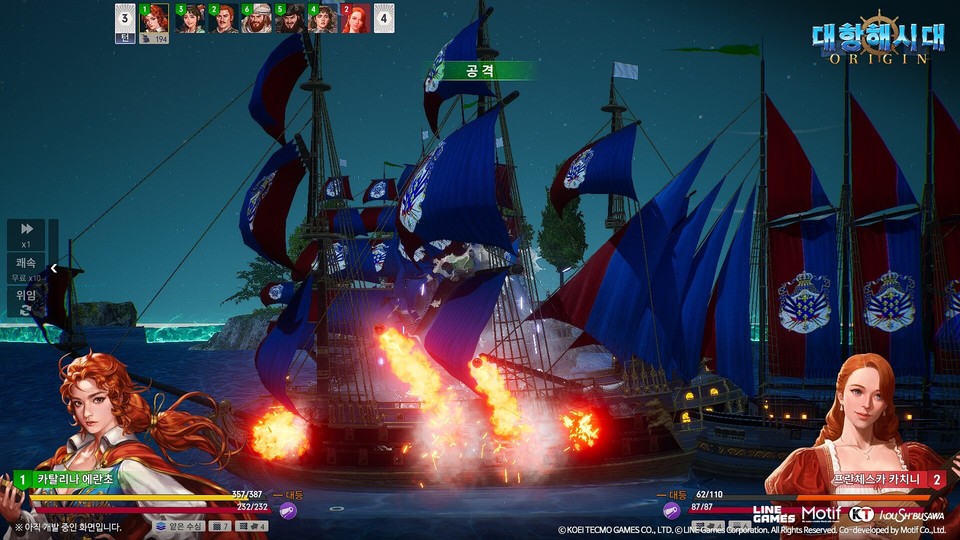960x540 pixels.
Task: Open the 얕은 수심 shallow water info tag
Action: pyautogui.click(x=178, y=526)
